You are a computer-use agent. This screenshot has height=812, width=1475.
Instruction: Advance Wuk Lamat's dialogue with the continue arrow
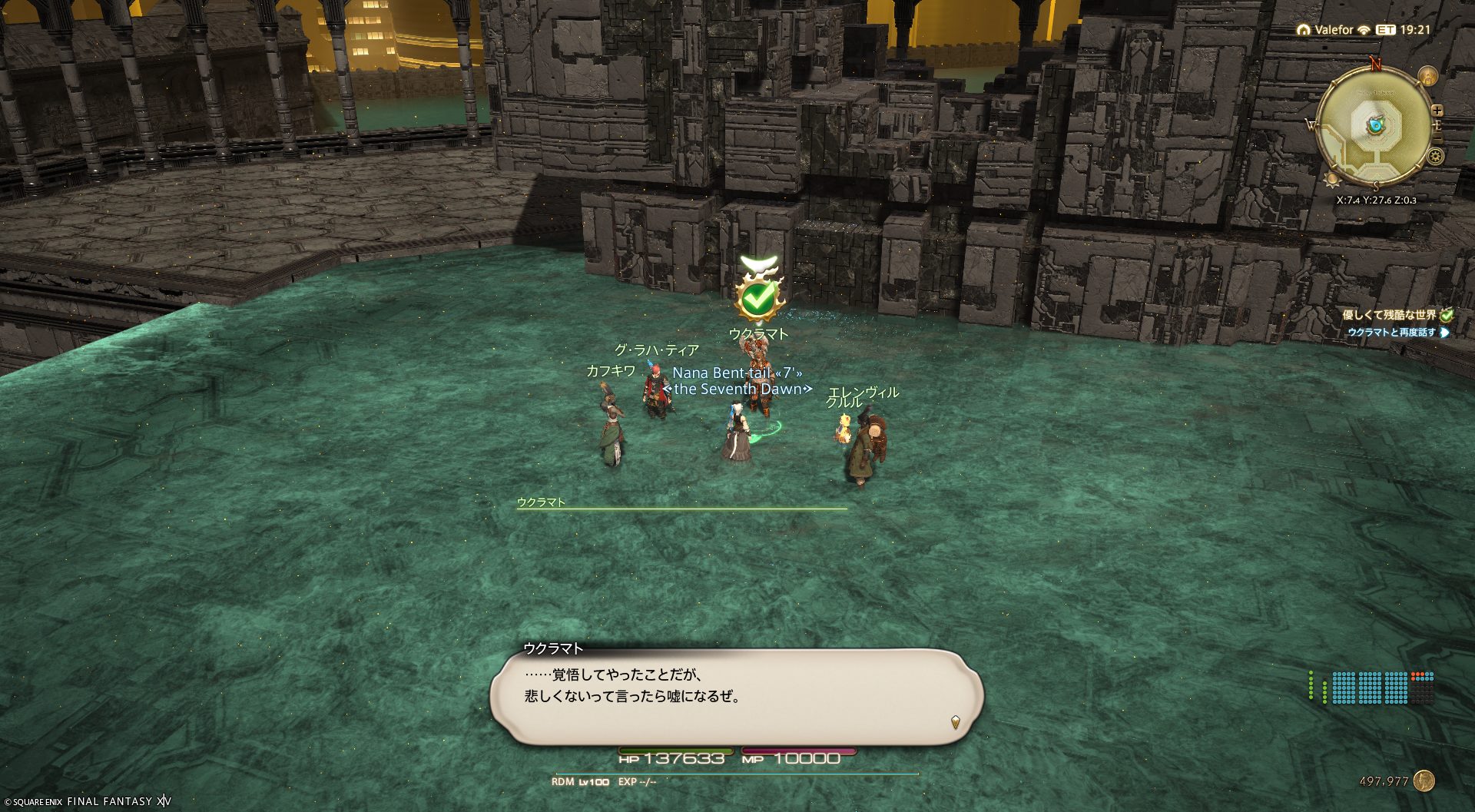955,721
